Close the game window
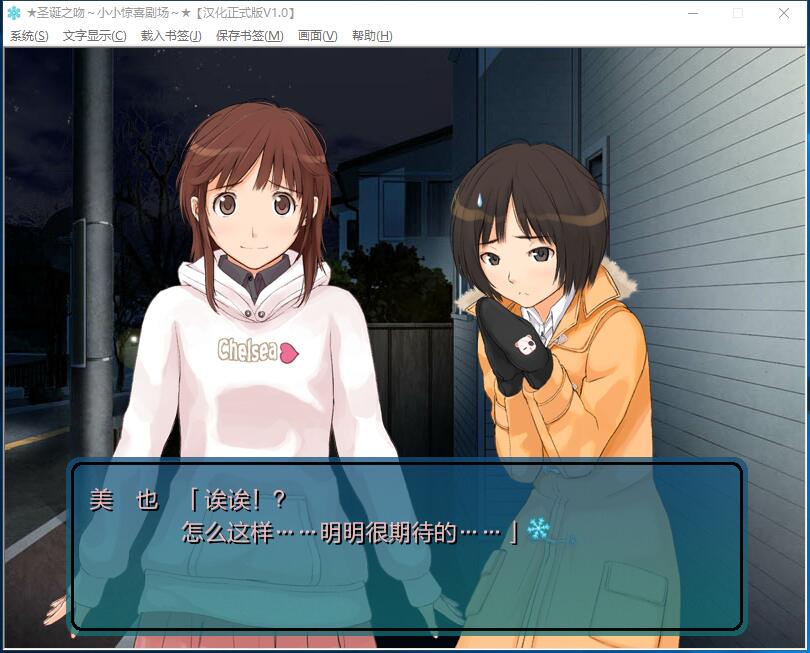810x653 pixels. coord(784,13)
